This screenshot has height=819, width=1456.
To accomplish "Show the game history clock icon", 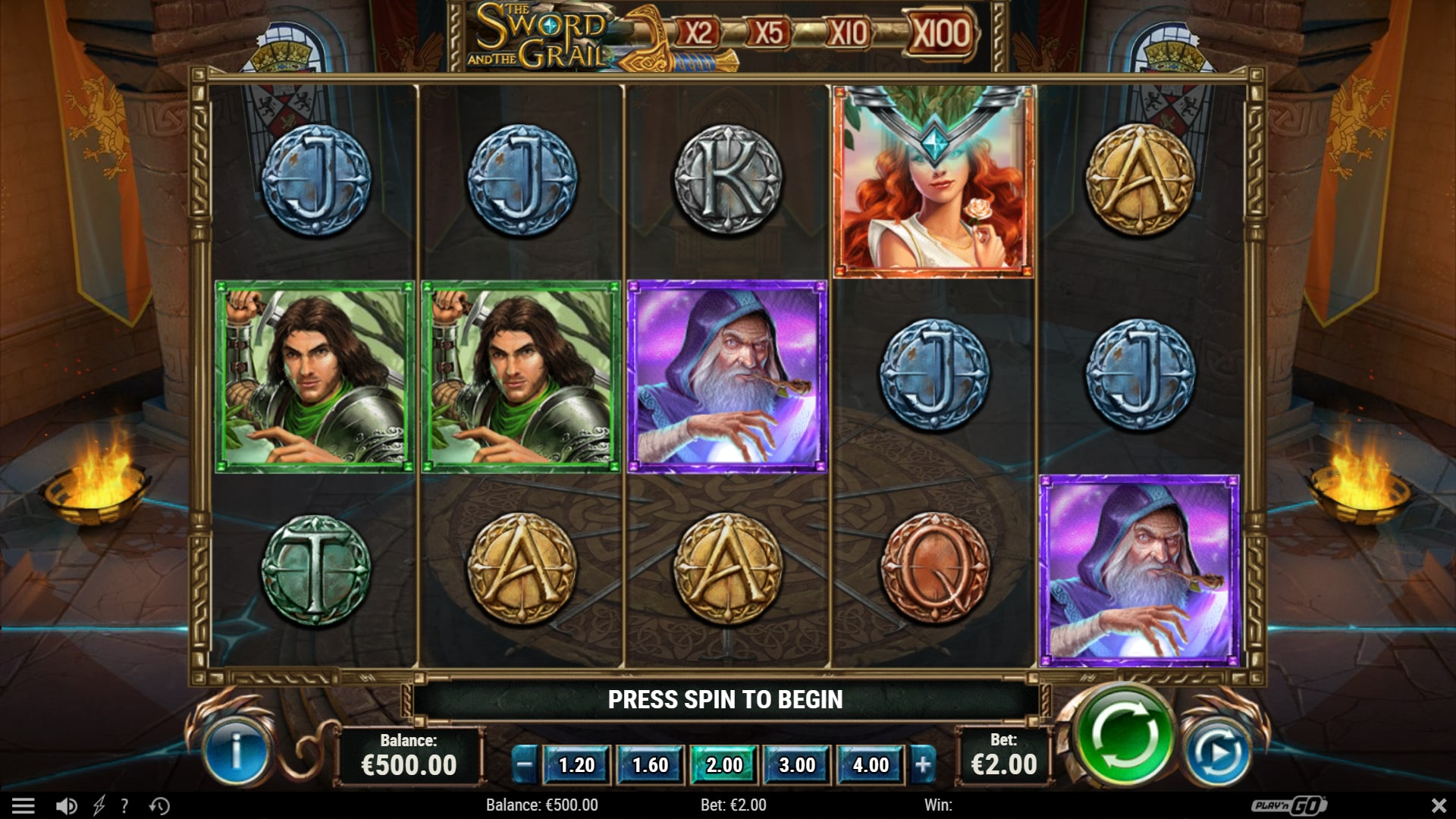I will pyautogui.click(x=159, y=805).
